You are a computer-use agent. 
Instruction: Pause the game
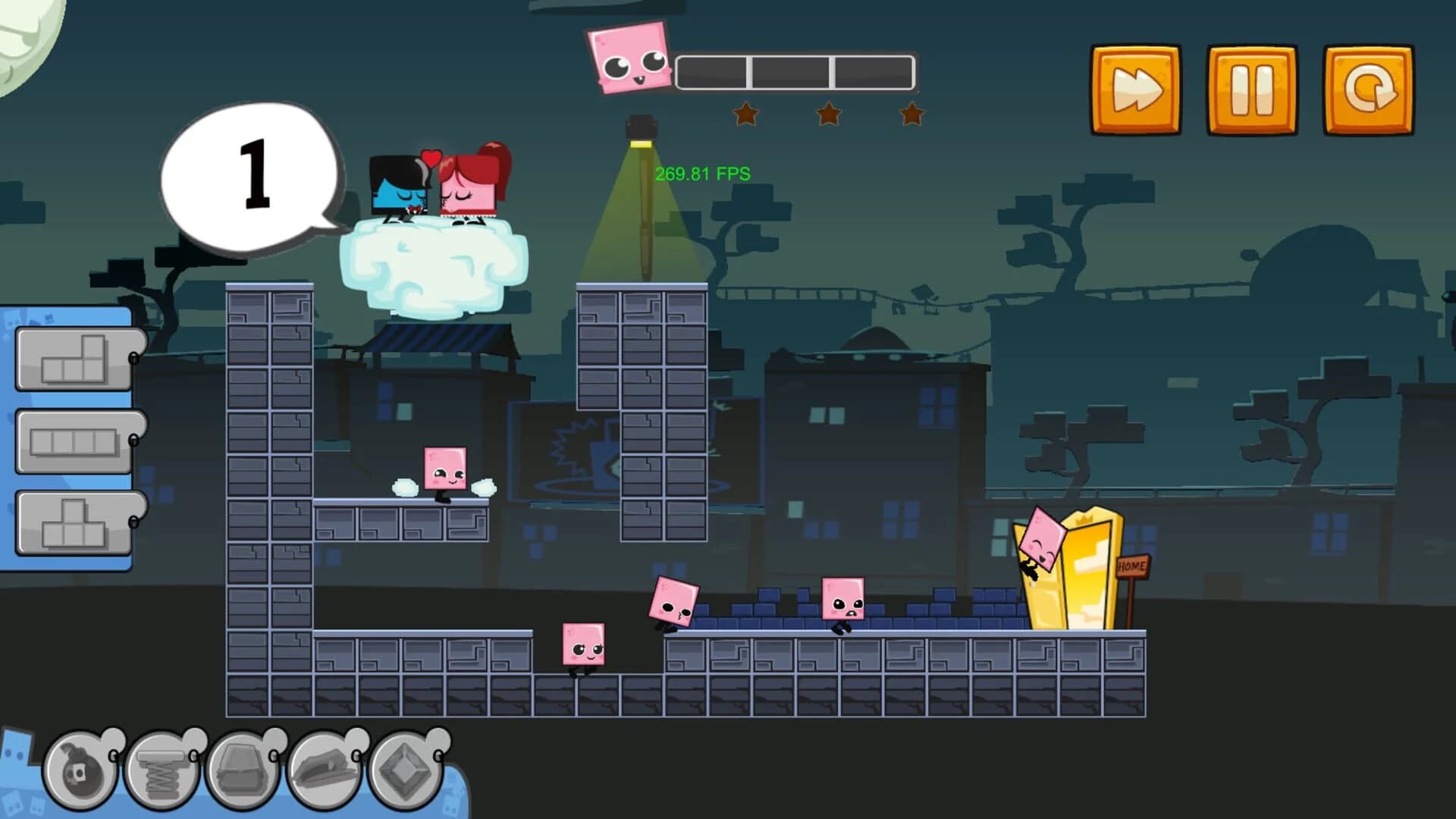click(x=1251, y=86)
